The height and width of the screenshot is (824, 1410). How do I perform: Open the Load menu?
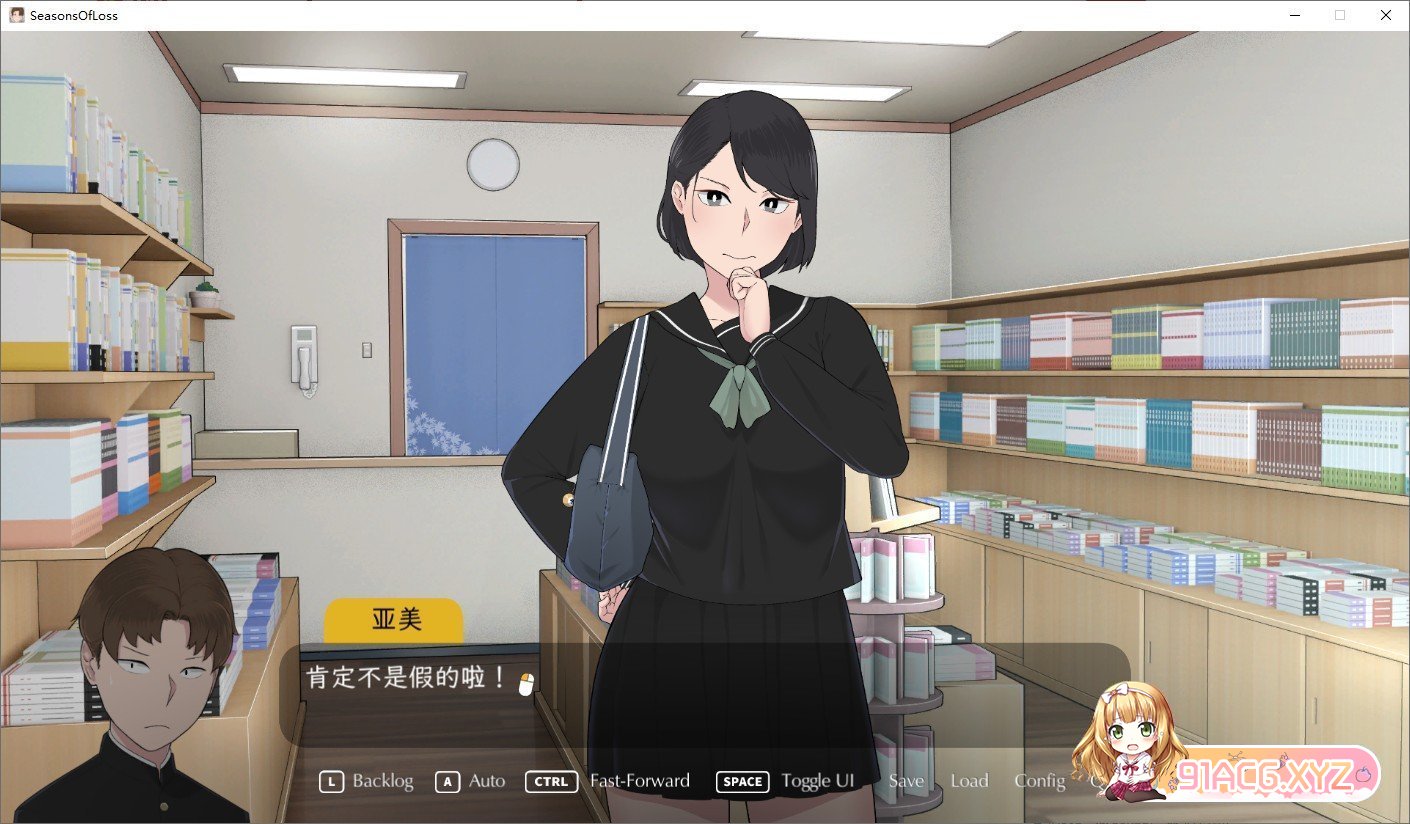pos(969,781)
